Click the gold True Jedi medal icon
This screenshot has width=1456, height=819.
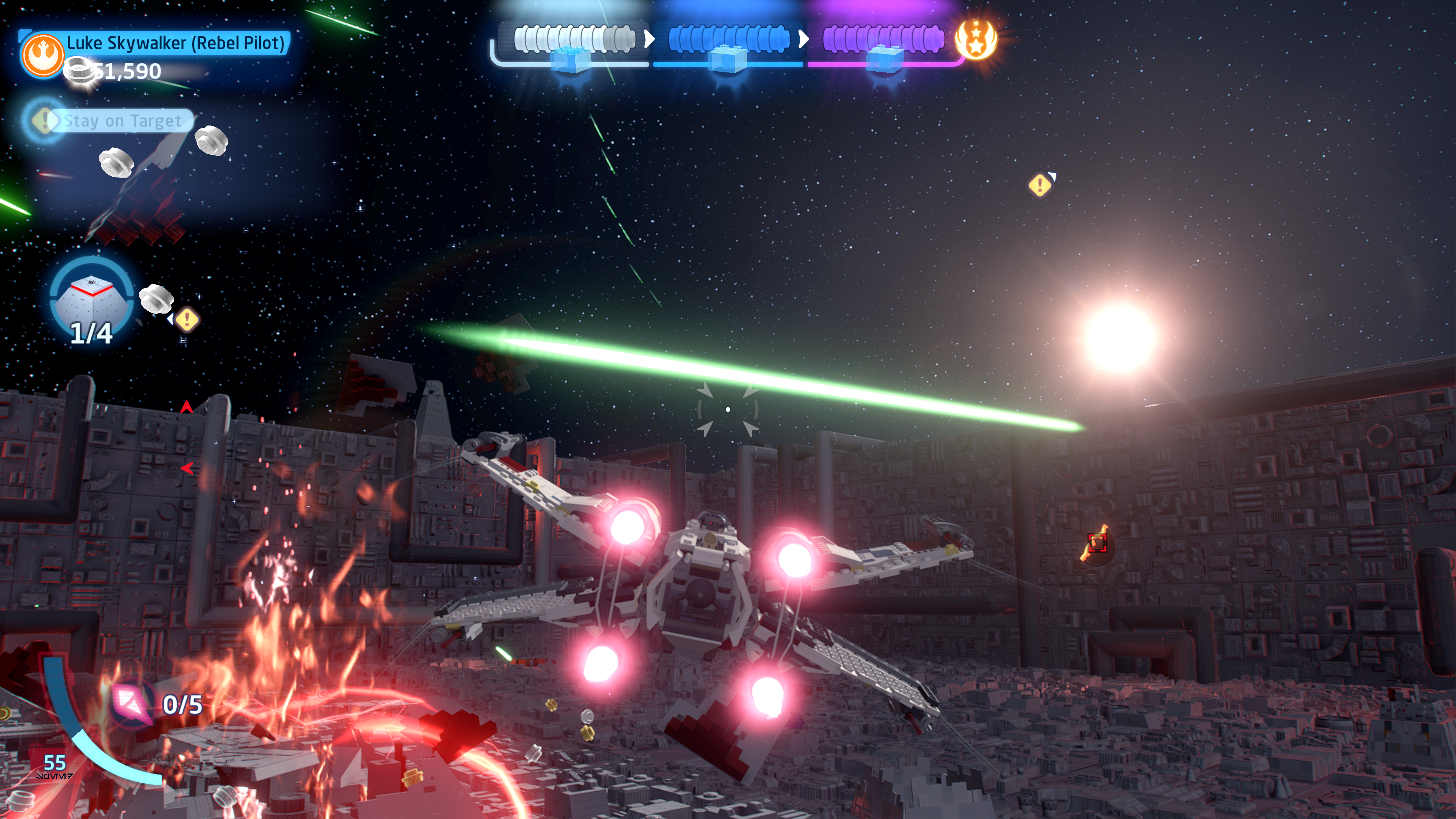point(976,39)
